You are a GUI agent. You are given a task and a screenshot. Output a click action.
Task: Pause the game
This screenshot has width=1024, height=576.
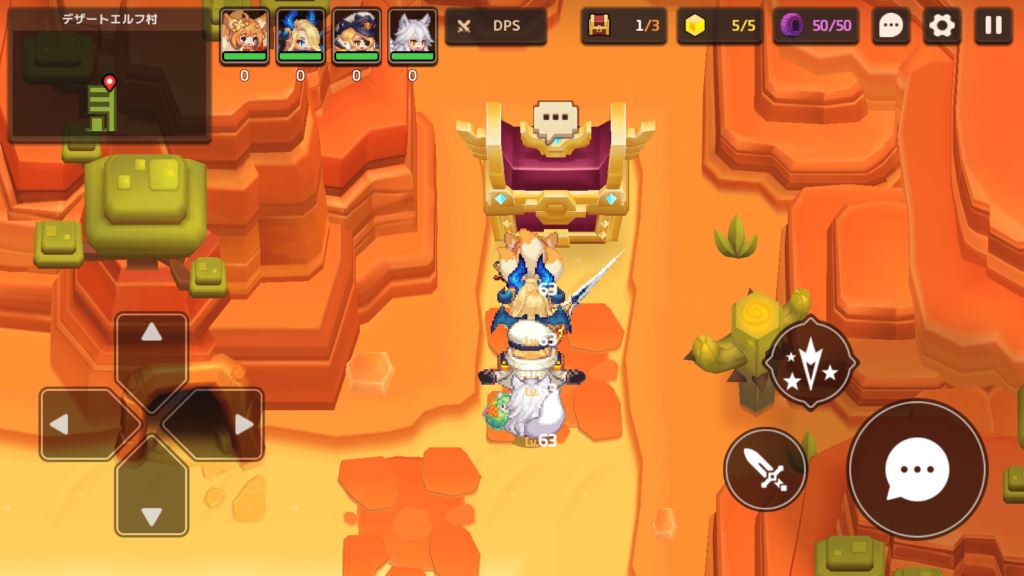[993, 26]
